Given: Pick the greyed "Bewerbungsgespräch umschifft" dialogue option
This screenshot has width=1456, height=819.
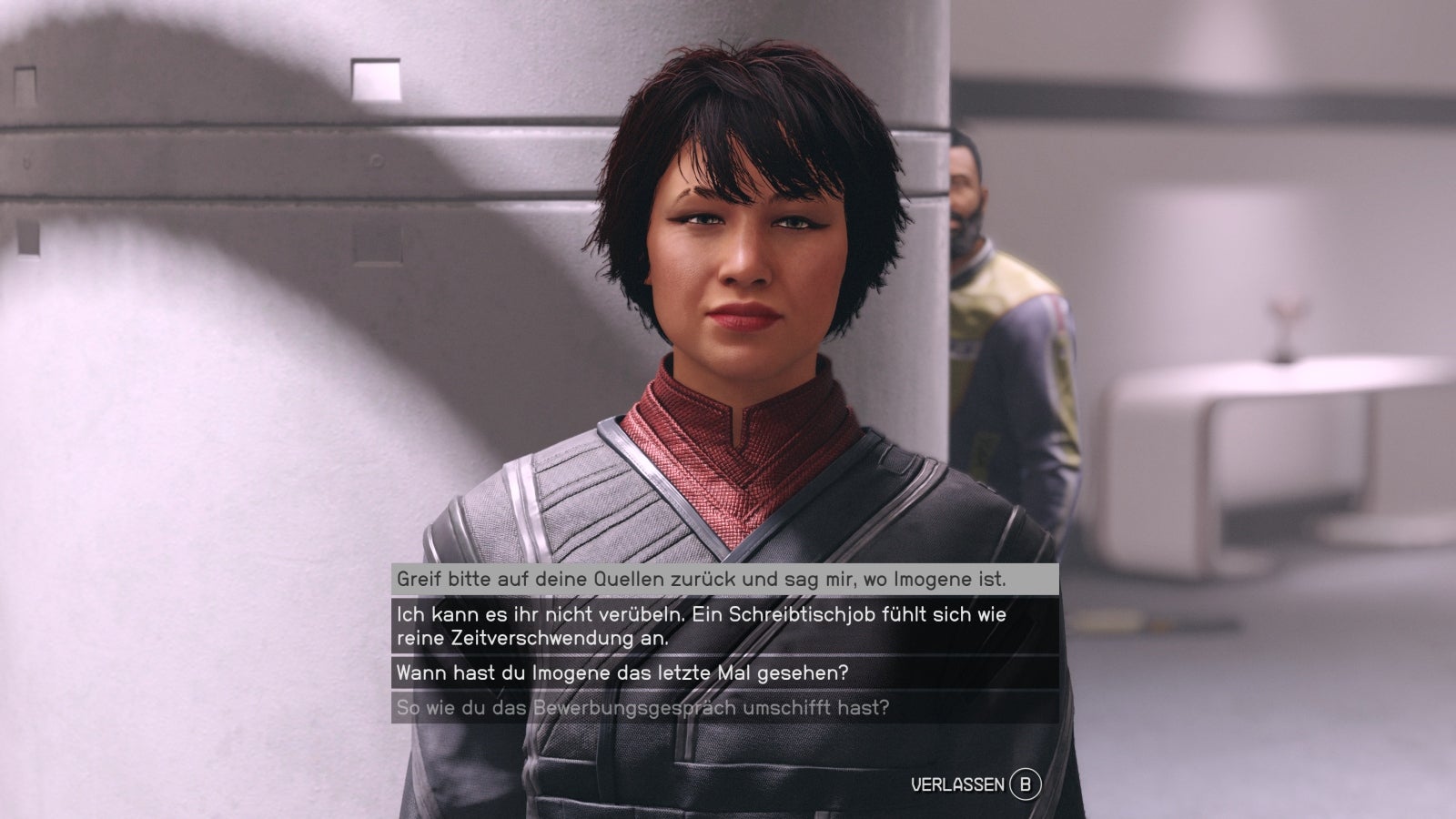Looking at the screenshot, I should pos(642,707).
